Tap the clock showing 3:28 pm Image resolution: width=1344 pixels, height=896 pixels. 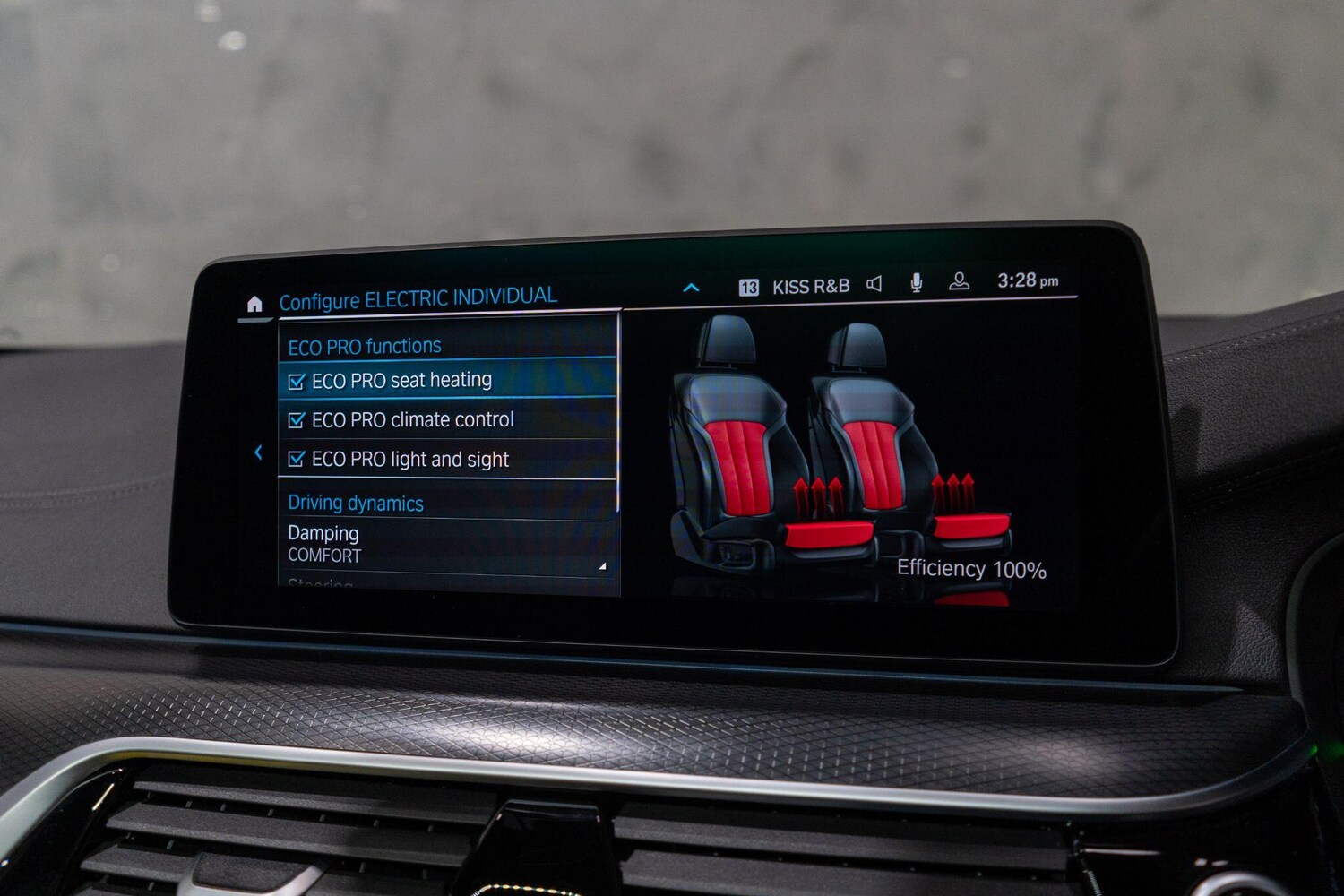pos(1029,280)
